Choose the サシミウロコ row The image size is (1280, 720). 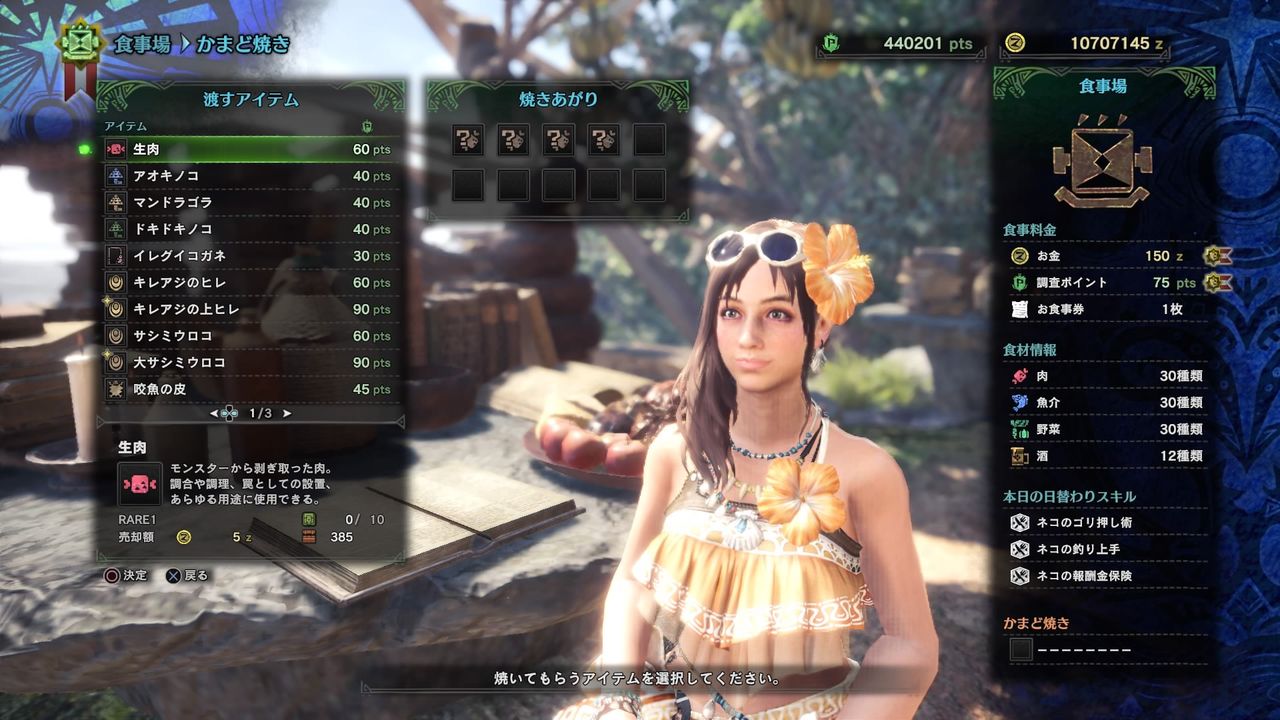point(250,336)
